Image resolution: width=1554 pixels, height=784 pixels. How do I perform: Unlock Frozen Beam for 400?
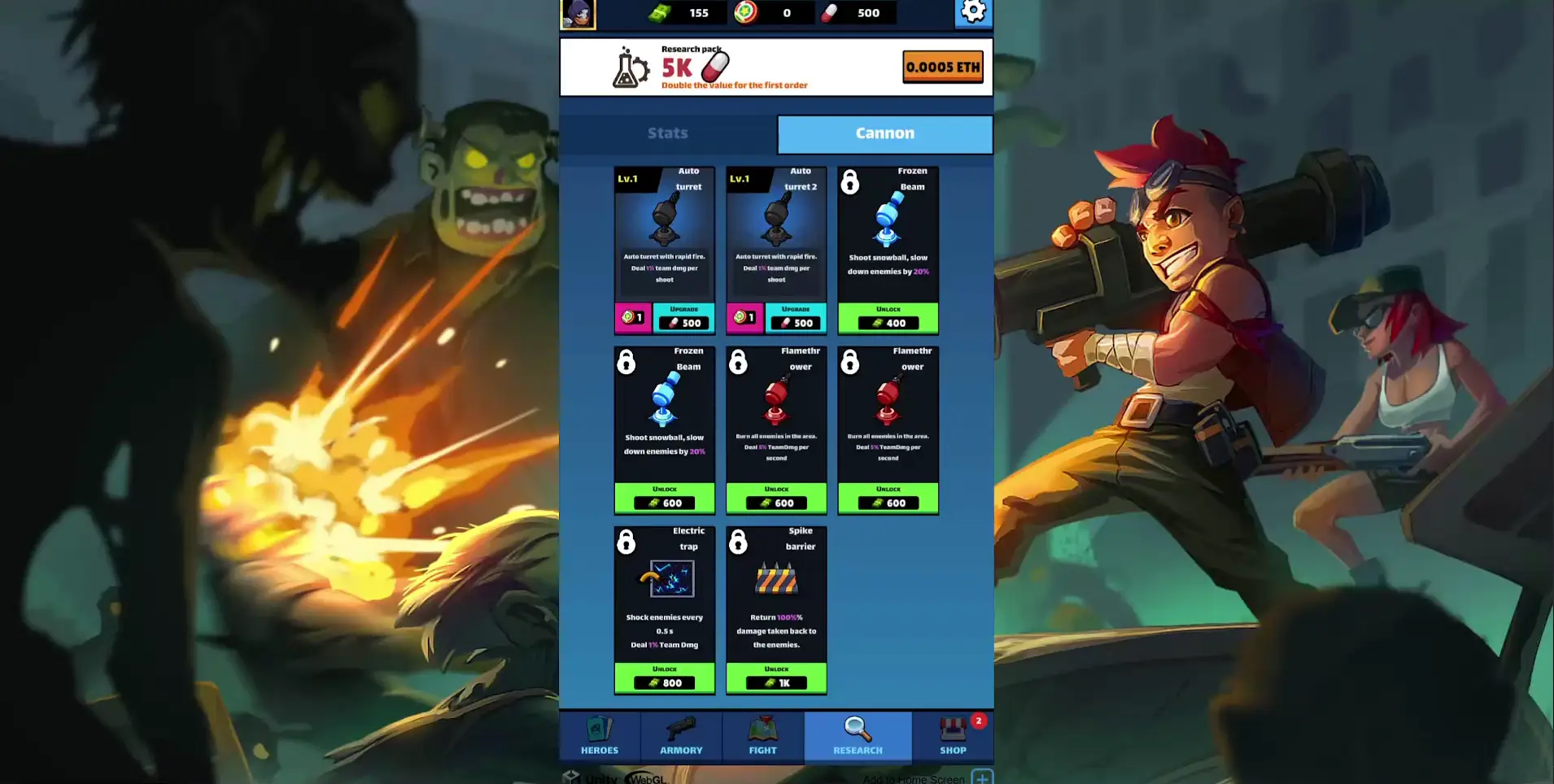pyautogui.click(x=888, y=318)
